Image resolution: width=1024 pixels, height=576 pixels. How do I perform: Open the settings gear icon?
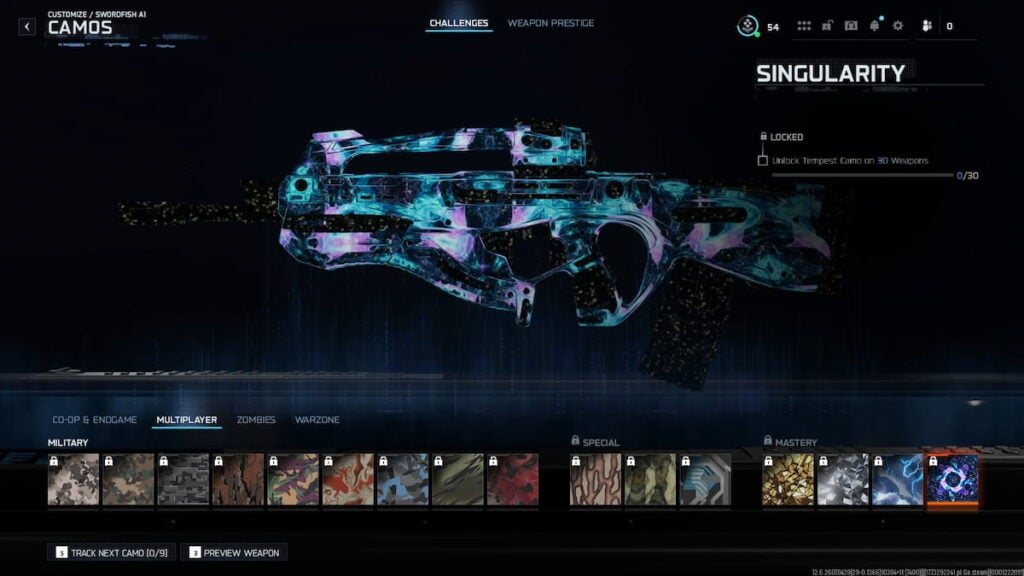tap(897, 26)
